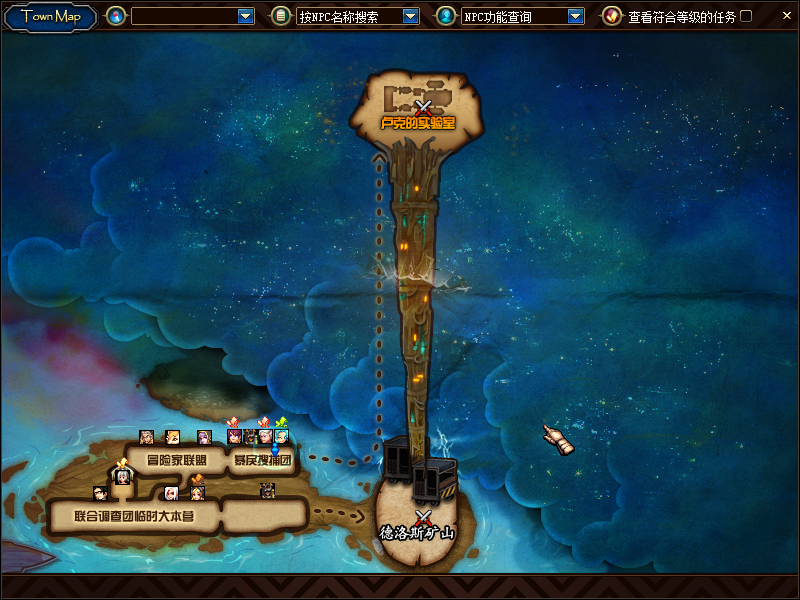The image size is (800, 600).
Task: Click the purple-haired NPC portrait beside the fox
Action: (204, 437)
